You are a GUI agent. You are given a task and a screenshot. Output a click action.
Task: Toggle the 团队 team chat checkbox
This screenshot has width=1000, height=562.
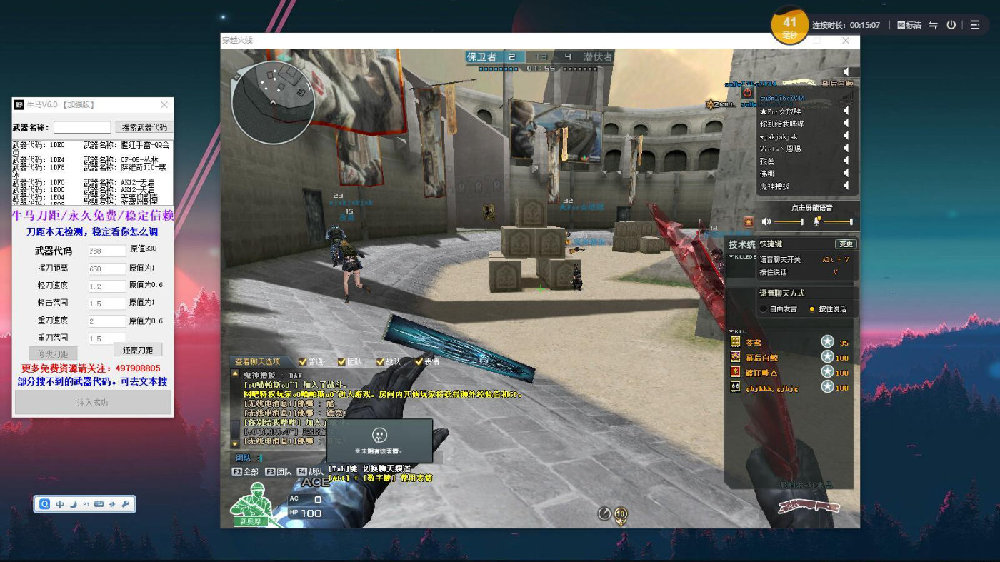coord(343,361)
